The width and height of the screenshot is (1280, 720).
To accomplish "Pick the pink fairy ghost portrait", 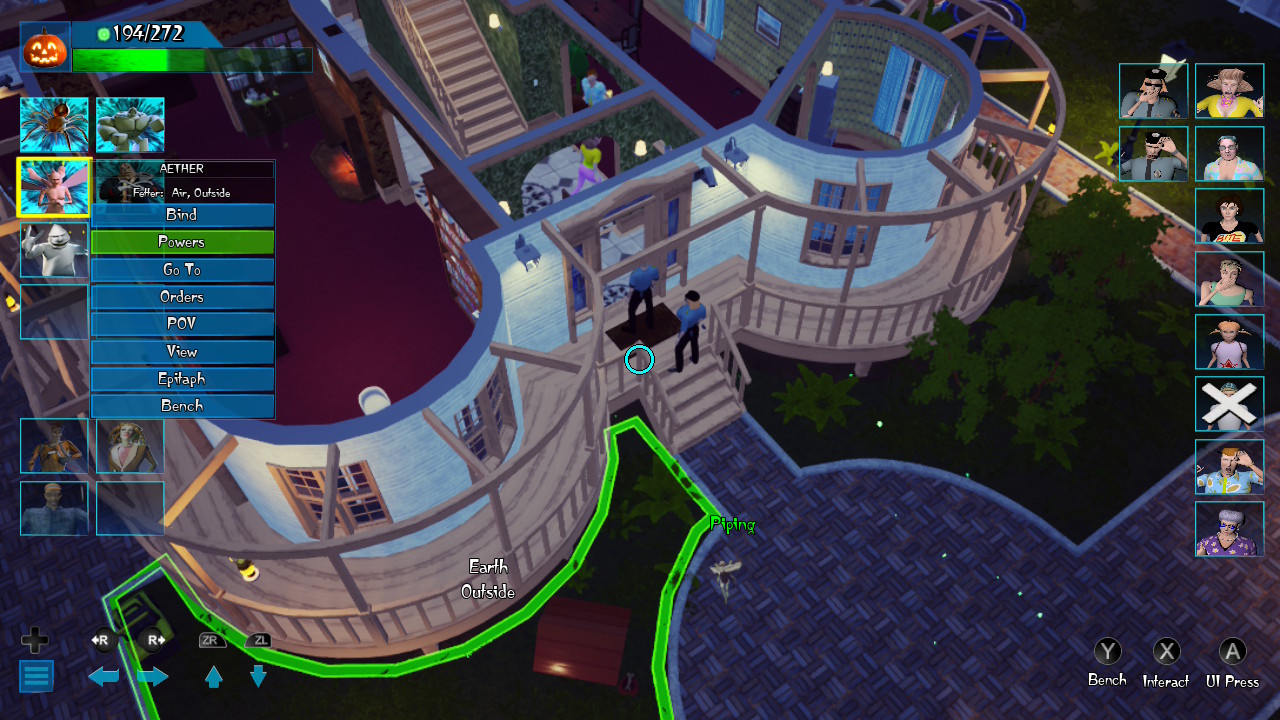I will point(54,187).
